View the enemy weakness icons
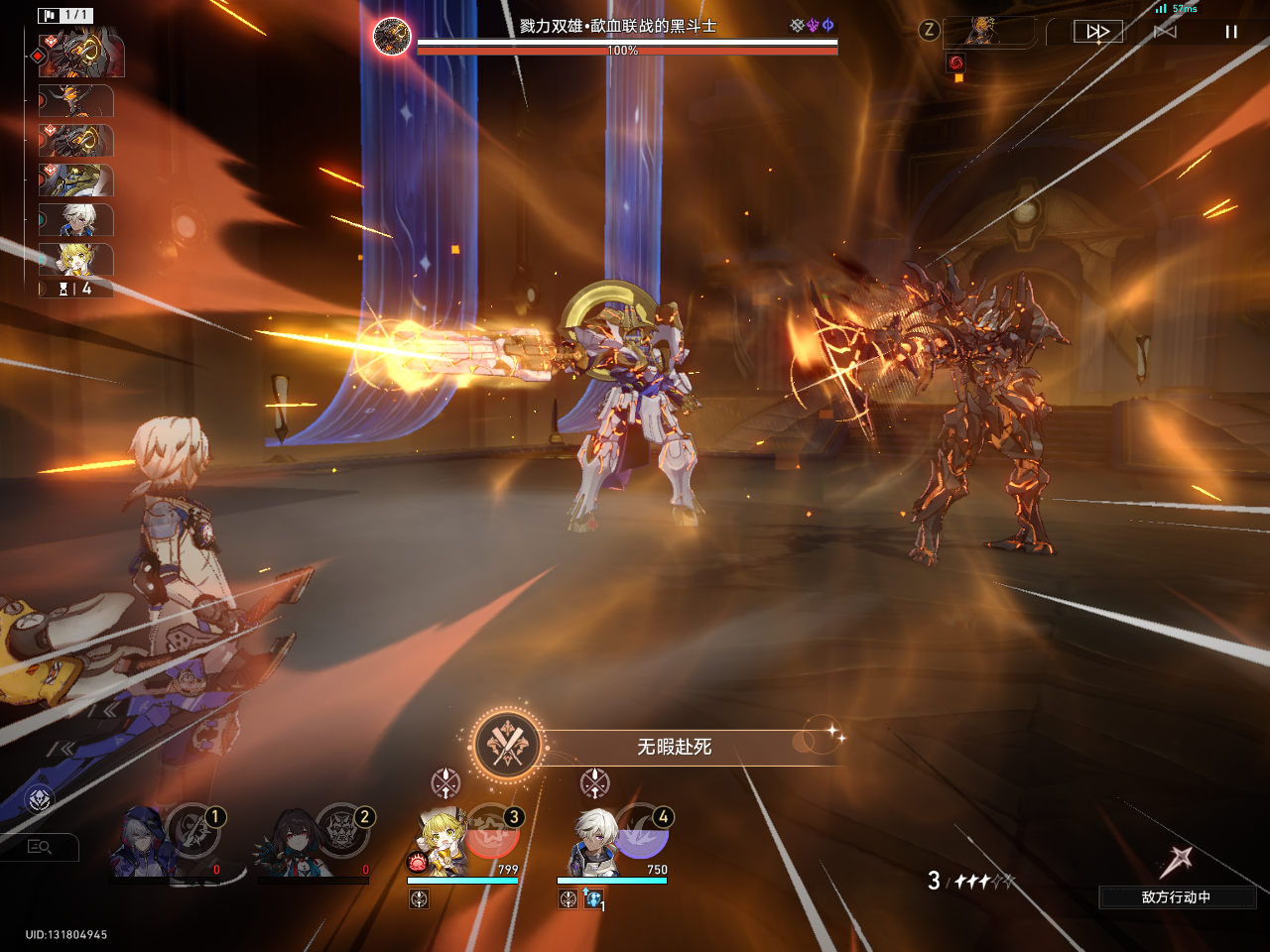The height and width of the screenshot is (952, 1270). [x=812, y=26]
